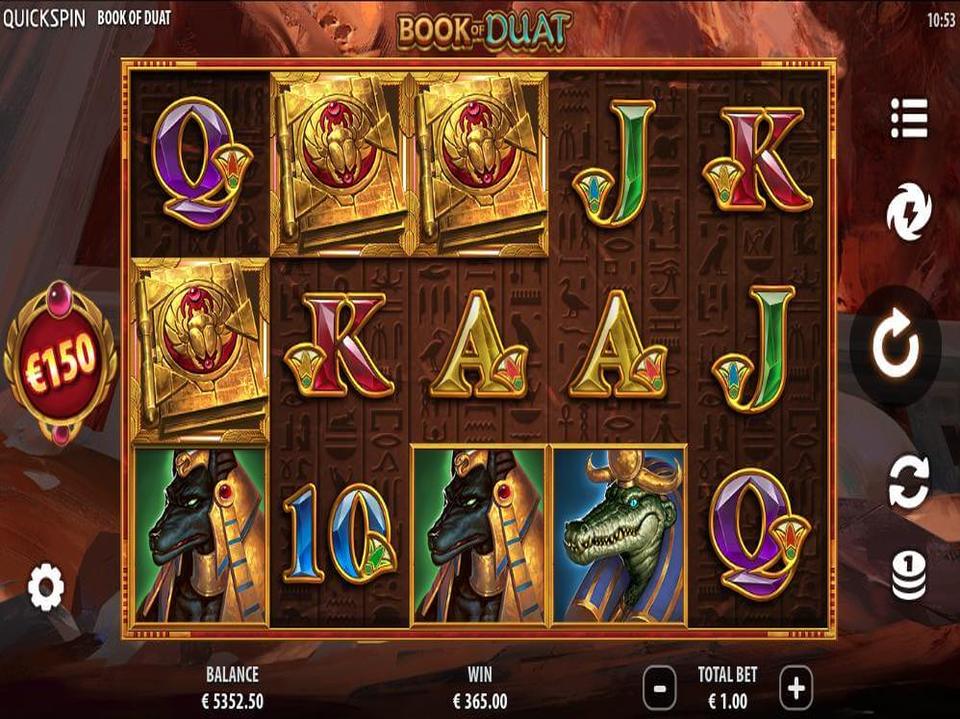Open the paytable menu list icon

point(909,118)
